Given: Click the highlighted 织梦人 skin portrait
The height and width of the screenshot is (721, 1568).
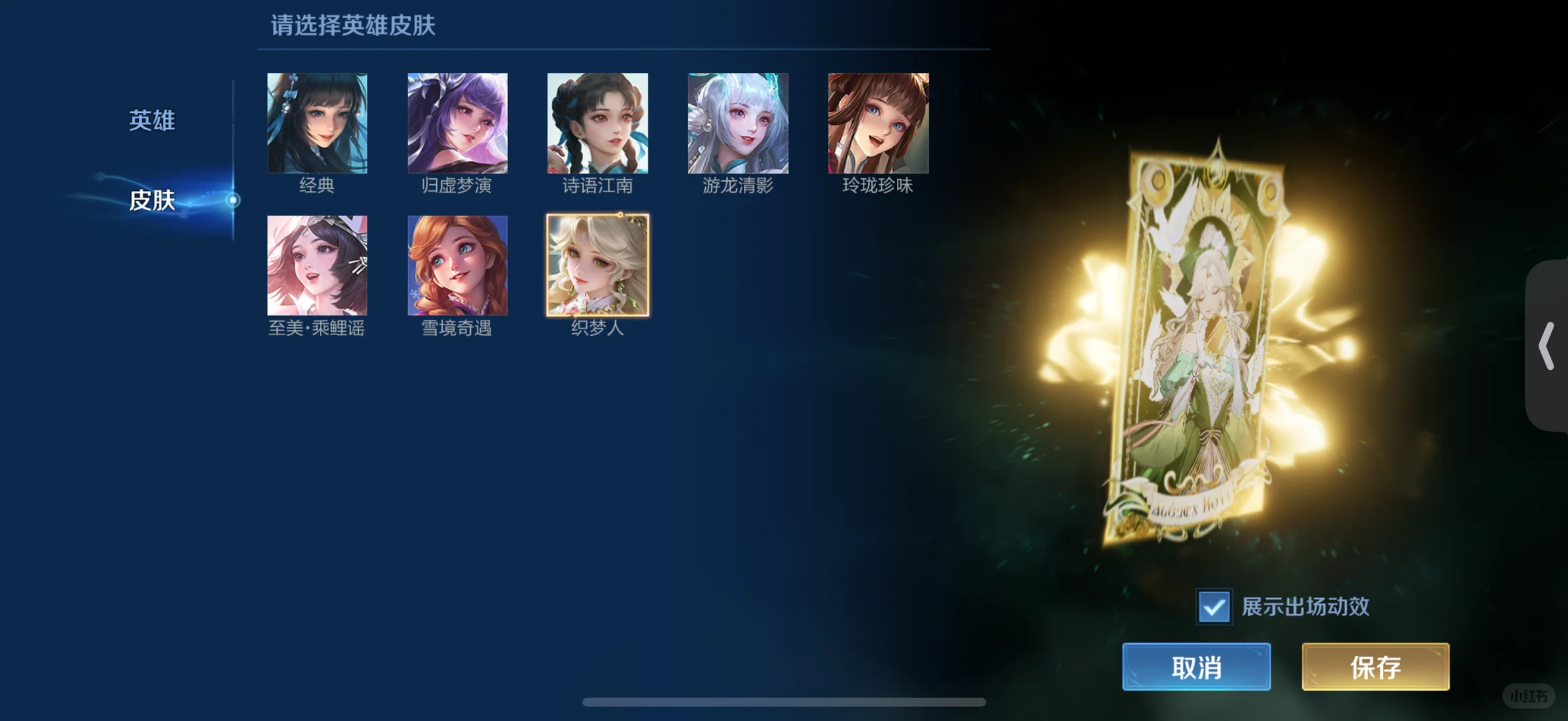Looking at the screenshot, I should click(597, 266).
